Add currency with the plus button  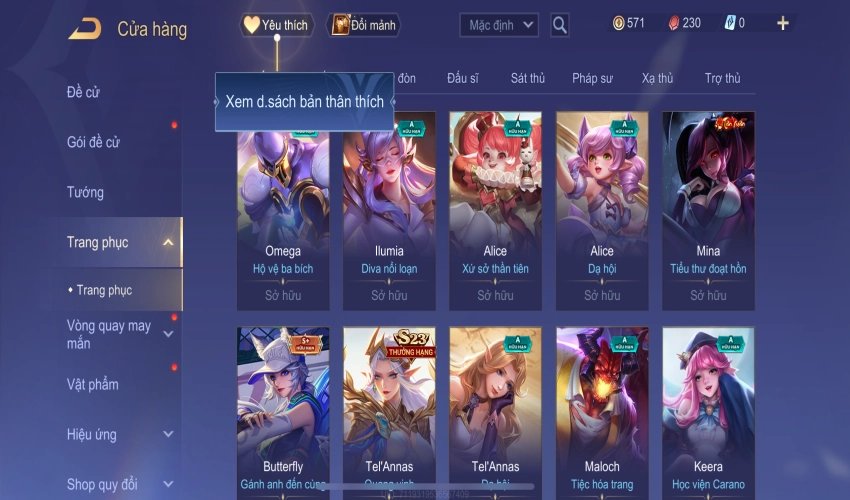pyautogui.click(x=782, y=23)
